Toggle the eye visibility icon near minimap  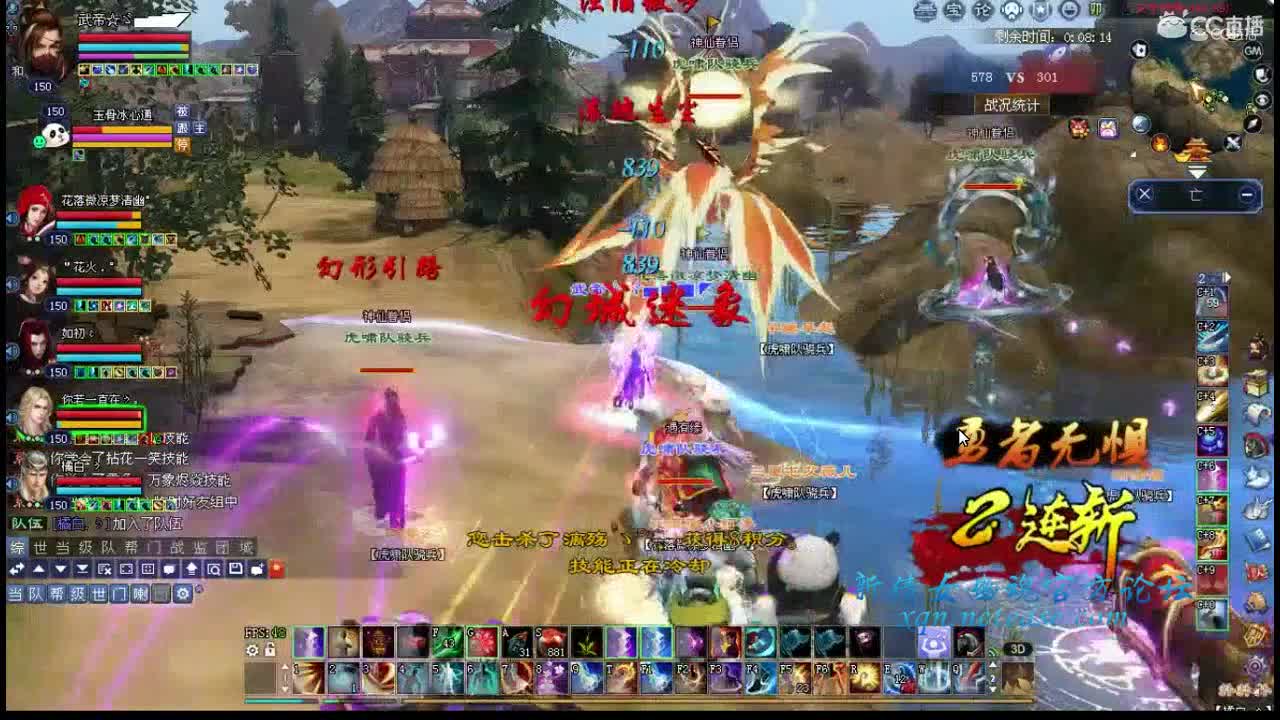pos(1262,99)
